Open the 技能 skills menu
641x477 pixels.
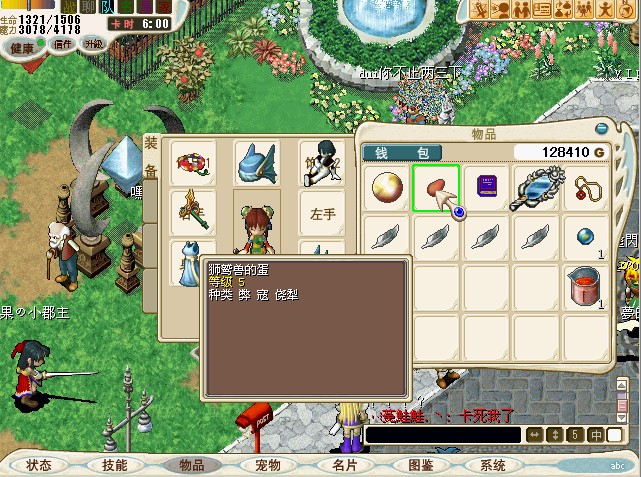[x=115, y=465]
